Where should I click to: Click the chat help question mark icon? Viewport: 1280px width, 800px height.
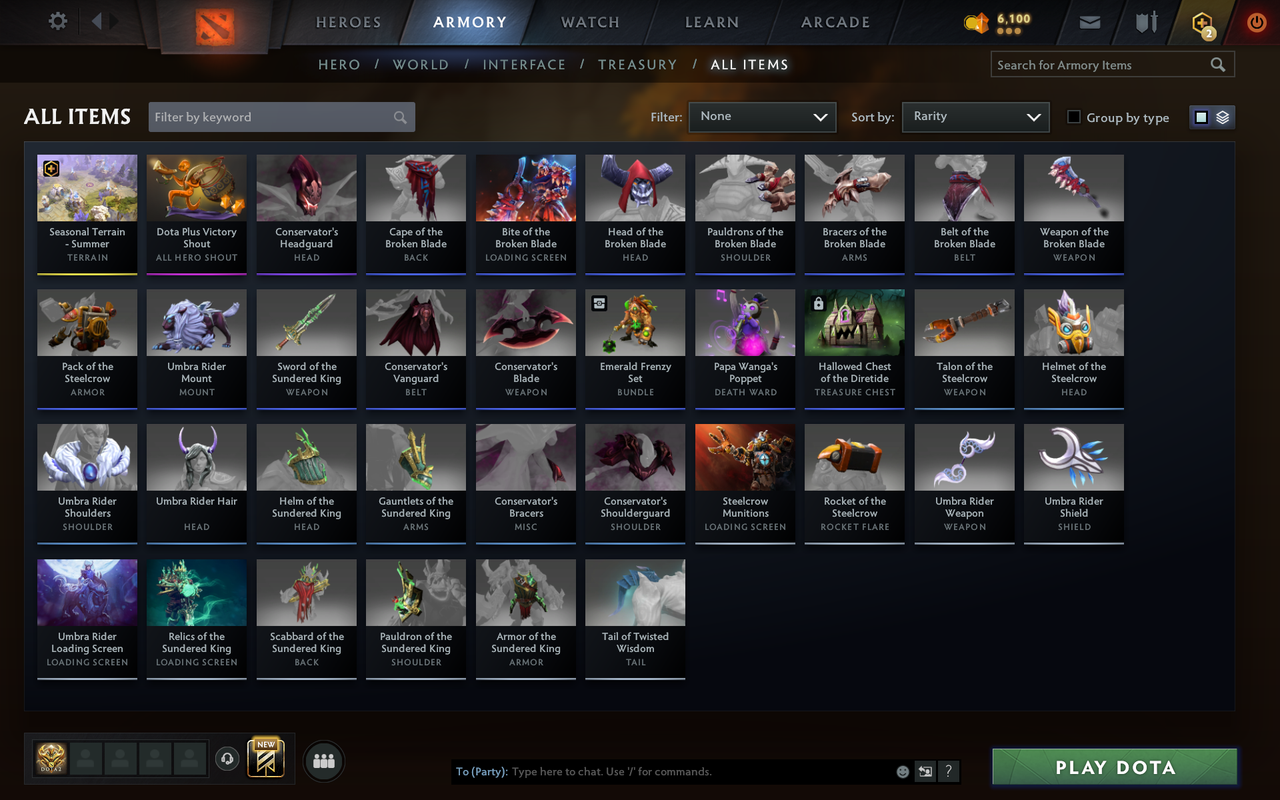pyautogui.click(x=948, y=771)
